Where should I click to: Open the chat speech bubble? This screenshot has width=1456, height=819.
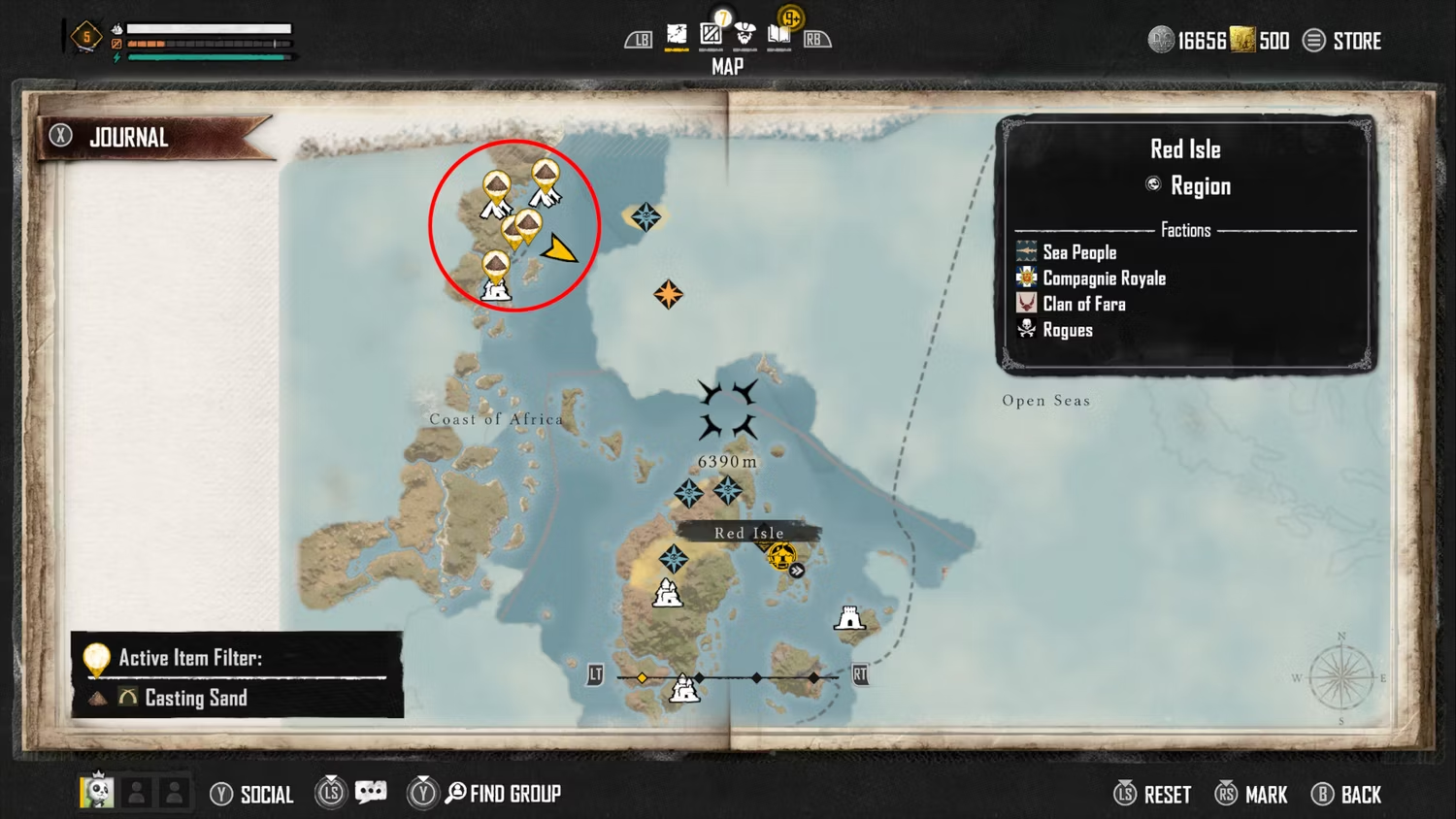(371, 793)
